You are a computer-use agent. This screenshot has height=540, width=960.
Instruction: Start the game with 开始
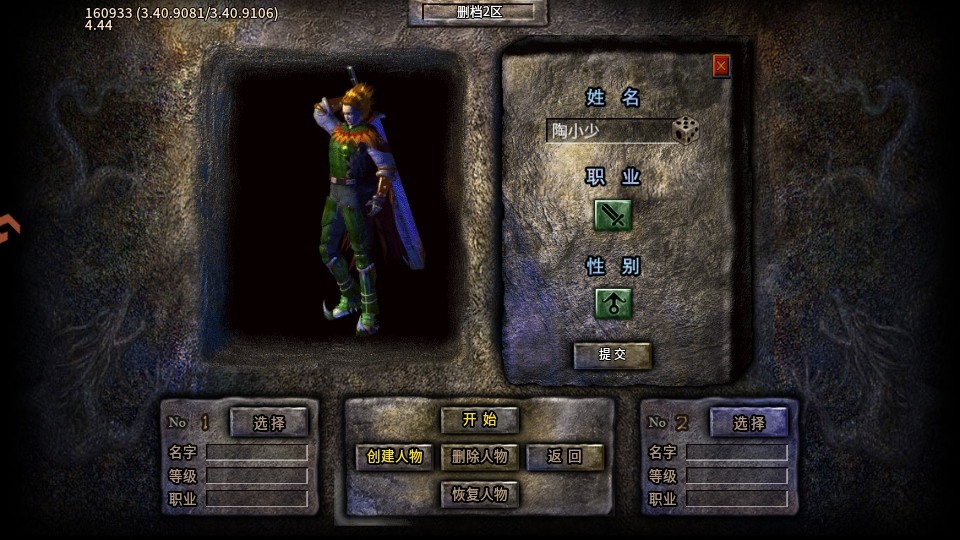tap(479, 420)
